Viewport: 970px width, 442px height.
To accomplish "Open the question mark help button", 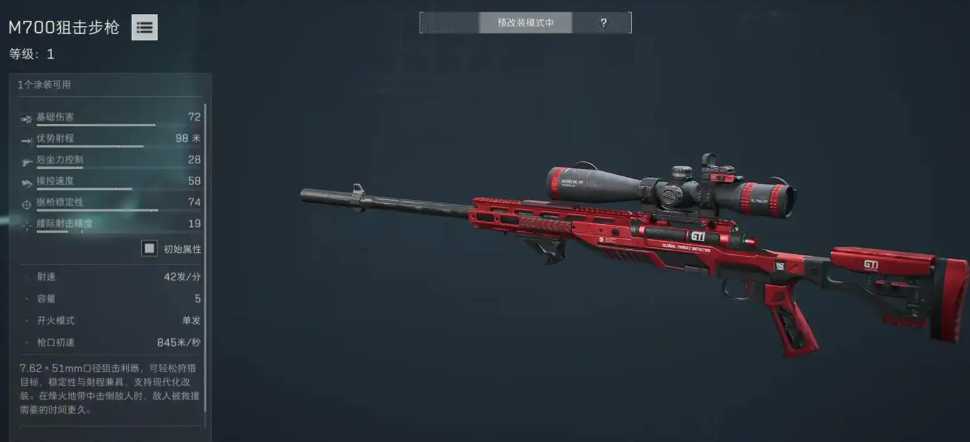I will click(x=603, y=22).
